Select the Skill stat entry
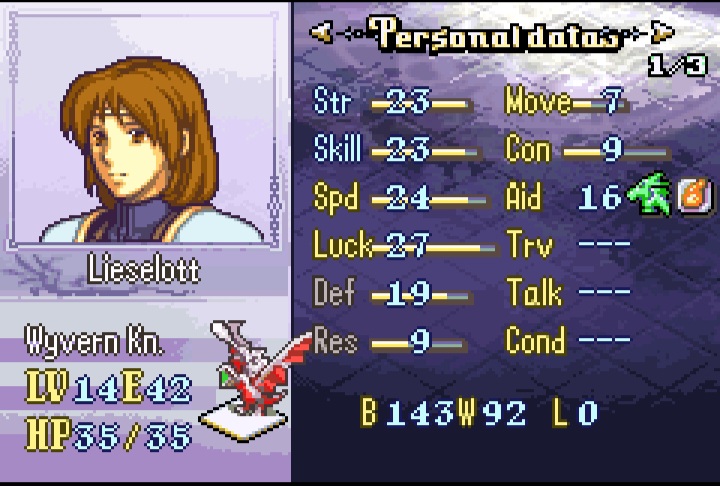The height and width of the screenshot is (486, 720). (390, 150)
